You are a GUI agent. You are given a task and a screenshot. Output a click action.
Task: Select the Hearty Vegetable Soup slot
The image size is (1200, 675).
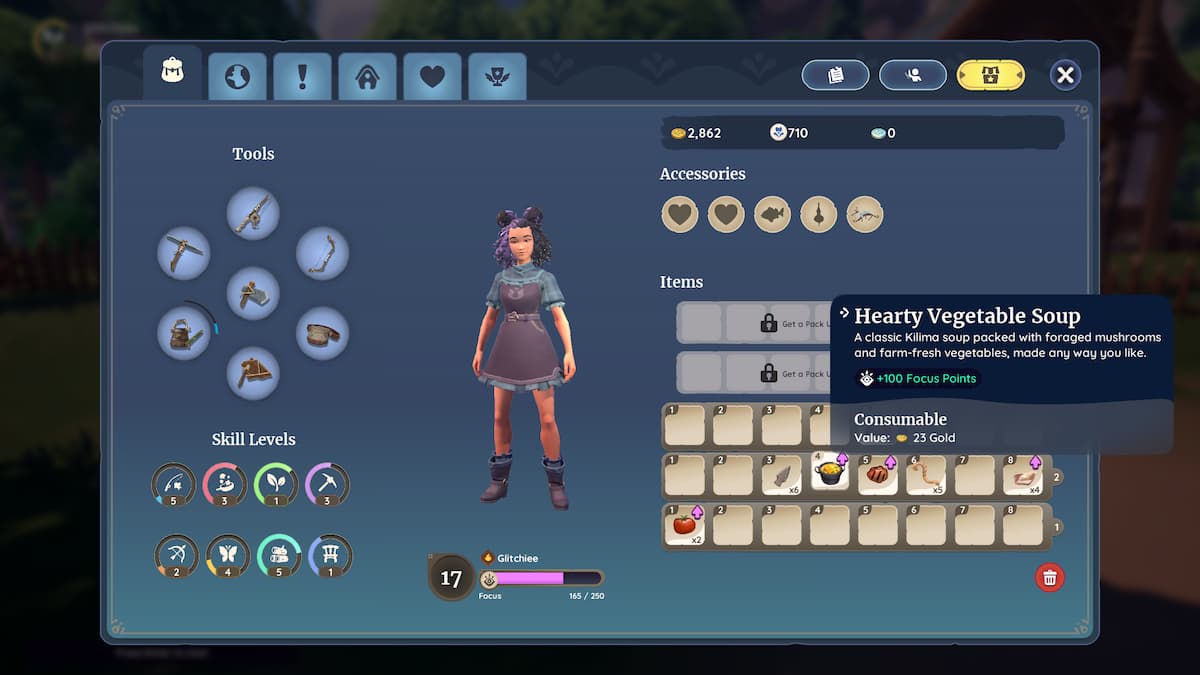coord(830,475)
